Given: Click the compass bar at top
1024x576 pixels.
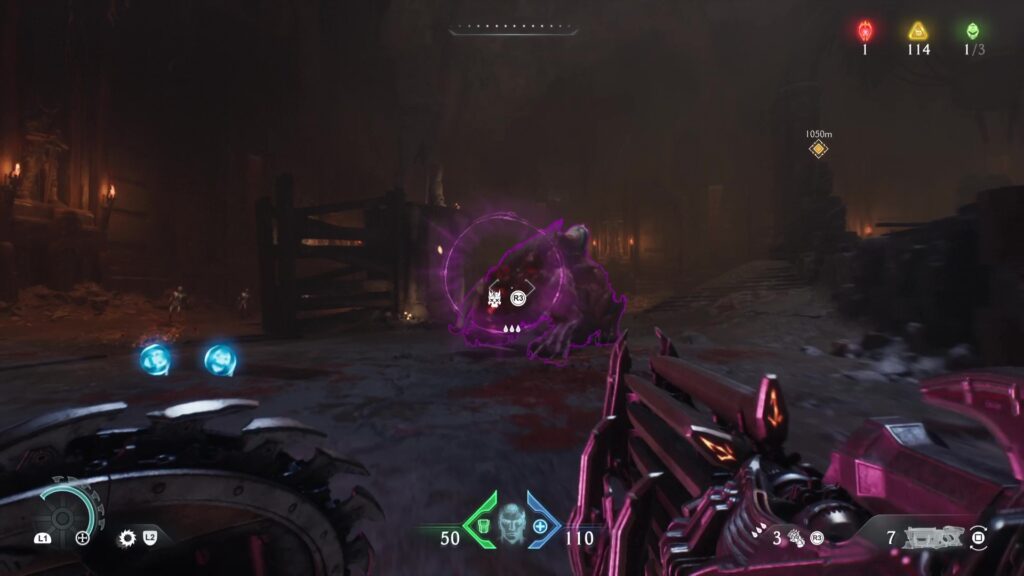Looking at the screenshot, I should [511, 31].
